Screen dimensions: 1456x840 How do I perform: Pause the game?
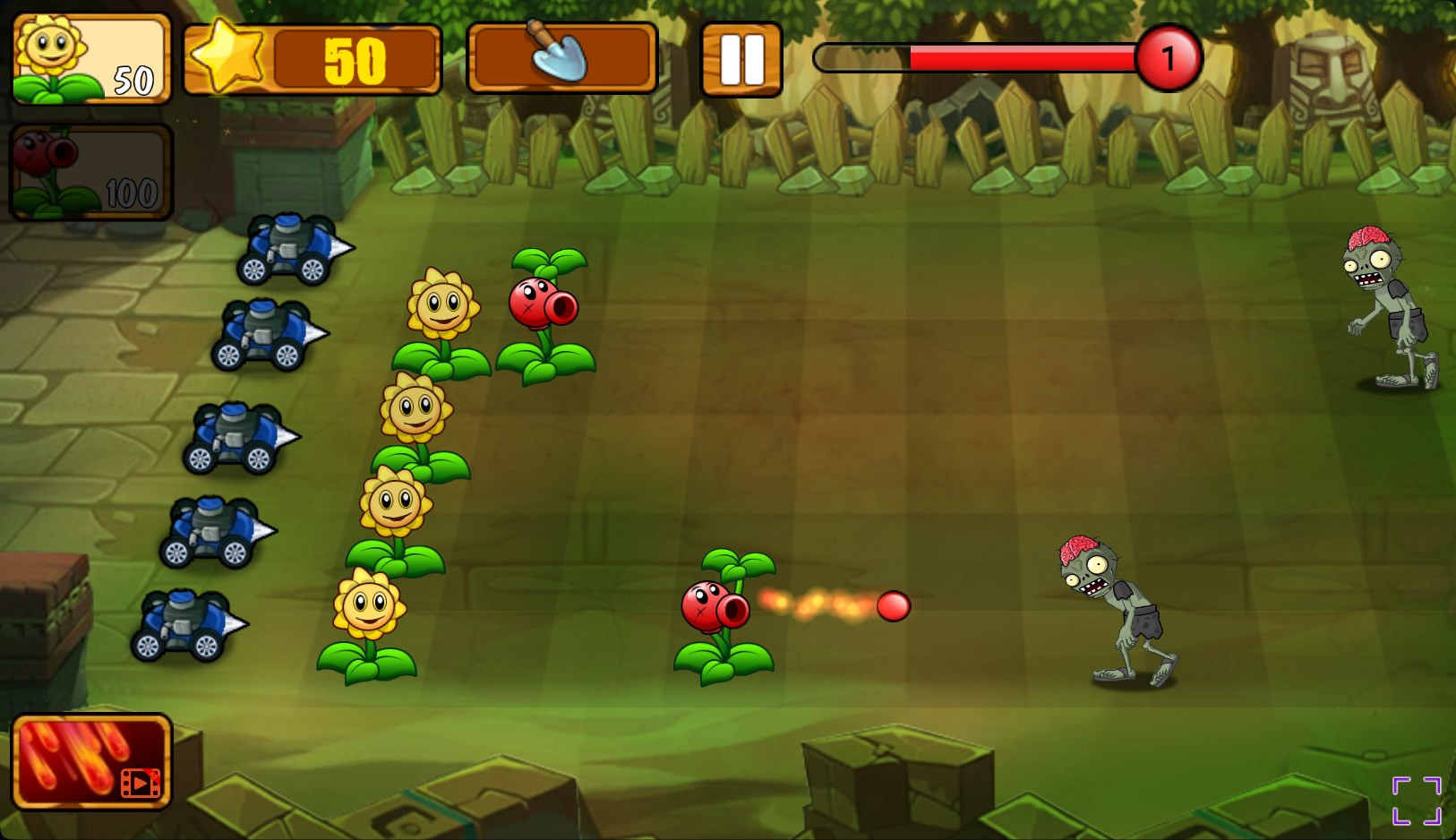(741, 59)
